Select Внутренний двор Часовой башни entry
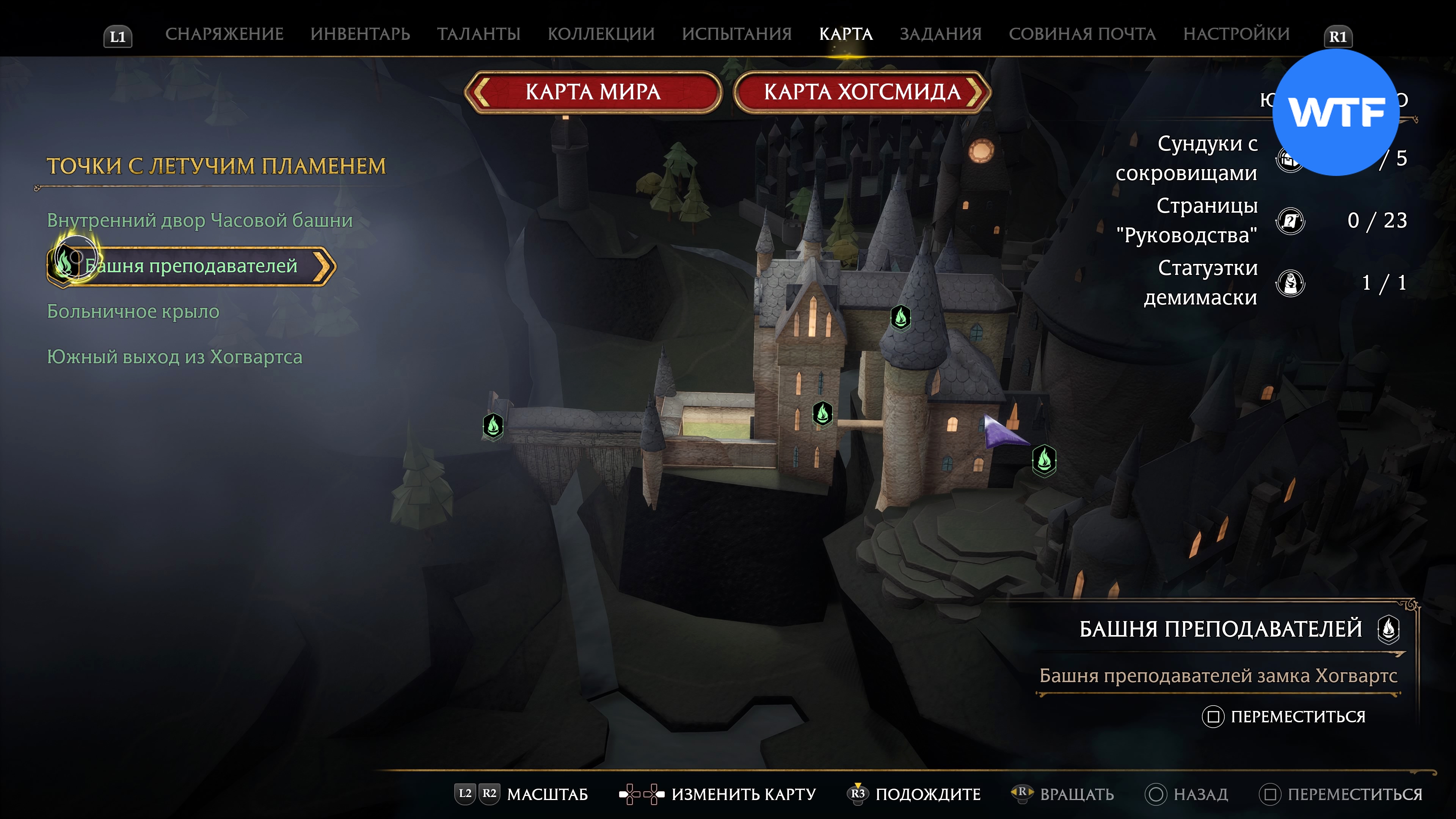1456x819 pixels. pyautogui.click(x=199, y=220)
